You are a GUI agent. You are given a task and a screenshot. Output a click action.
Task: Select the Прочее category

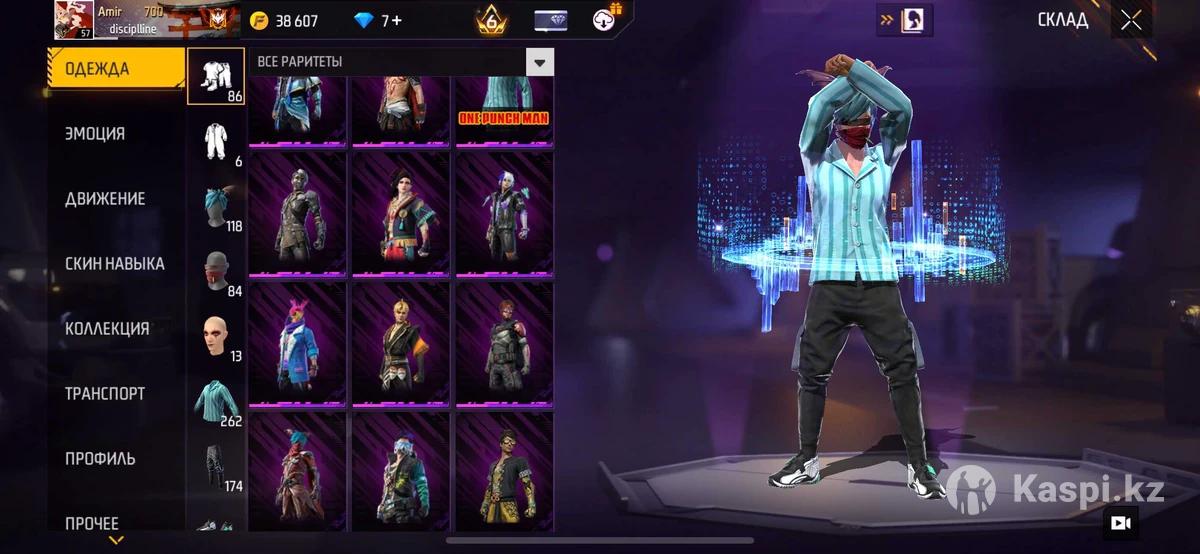tap(92, 523)
